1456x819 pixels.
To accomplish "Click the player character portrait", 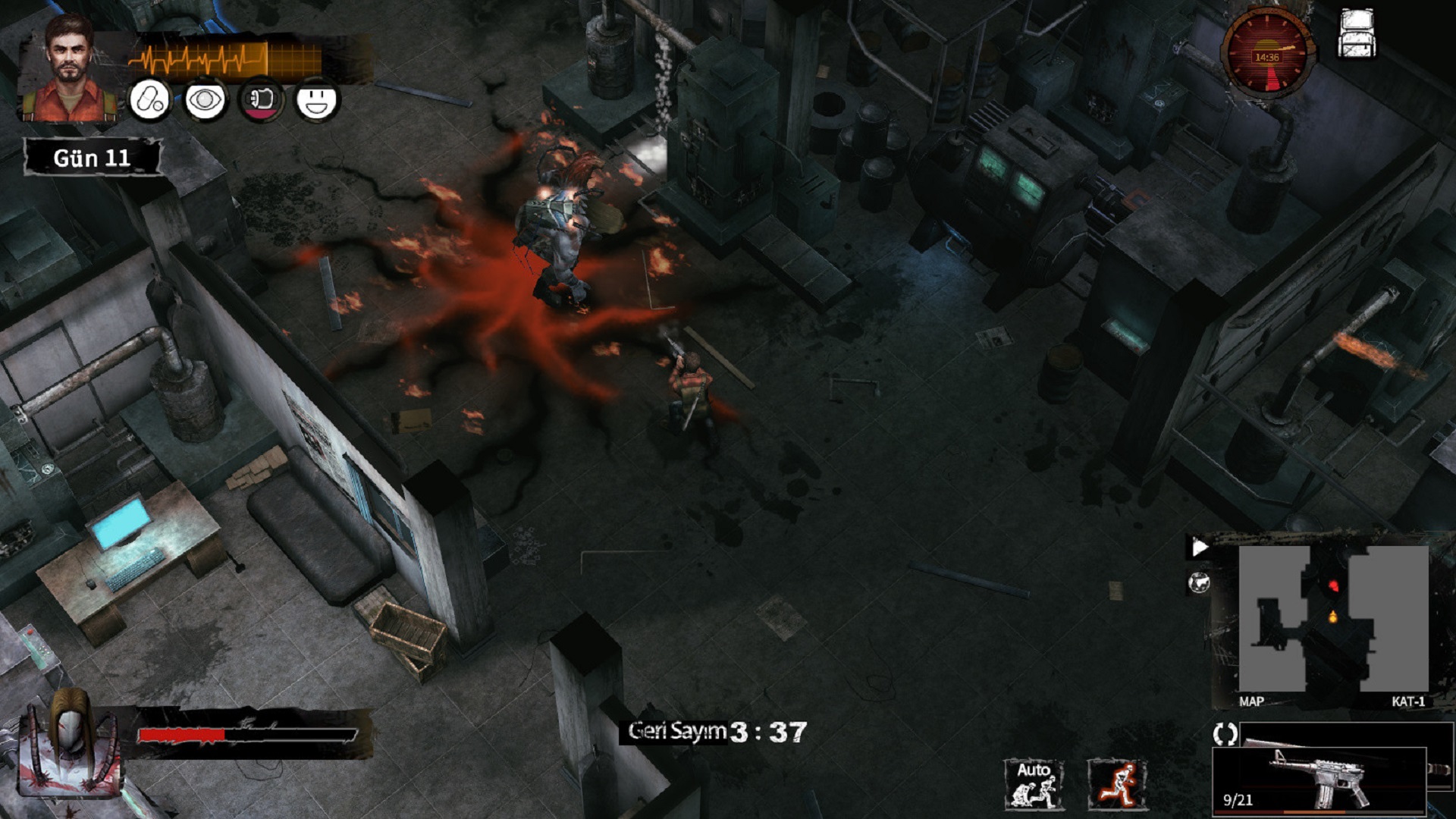I will coord(70,70).
